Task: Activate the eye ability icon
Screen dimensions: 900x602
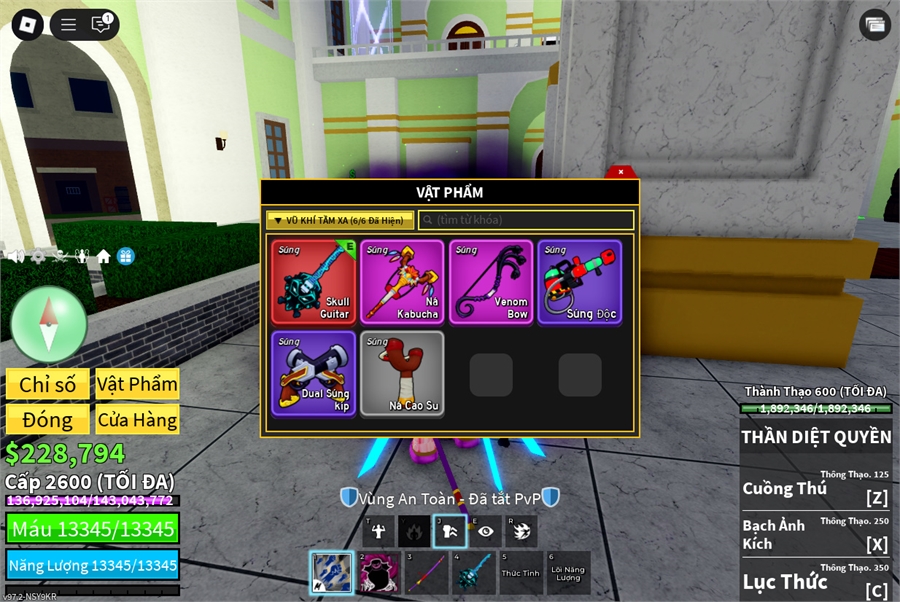Action: 486,532
